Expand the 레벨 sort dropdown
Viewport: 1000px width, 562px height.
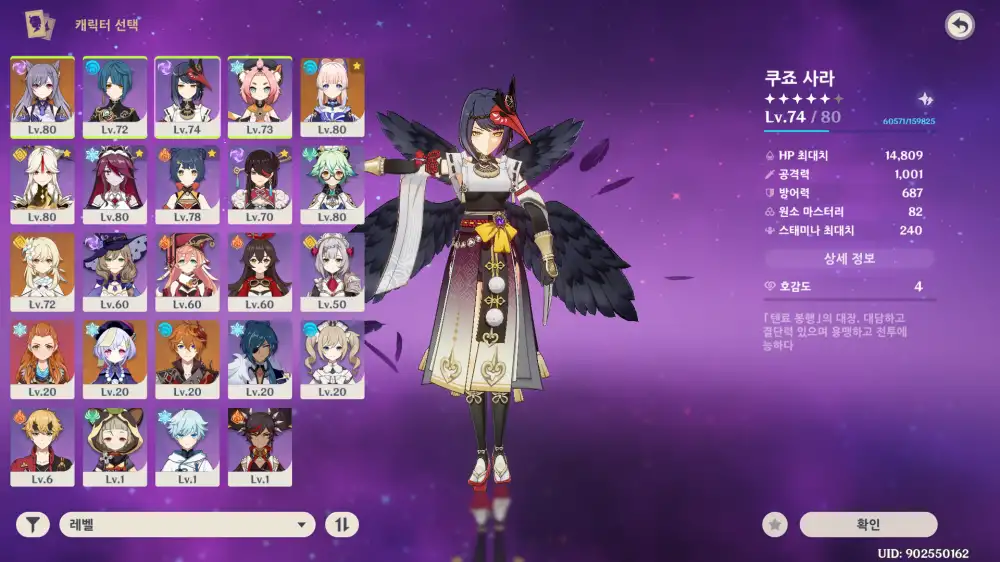coord(187,524)
